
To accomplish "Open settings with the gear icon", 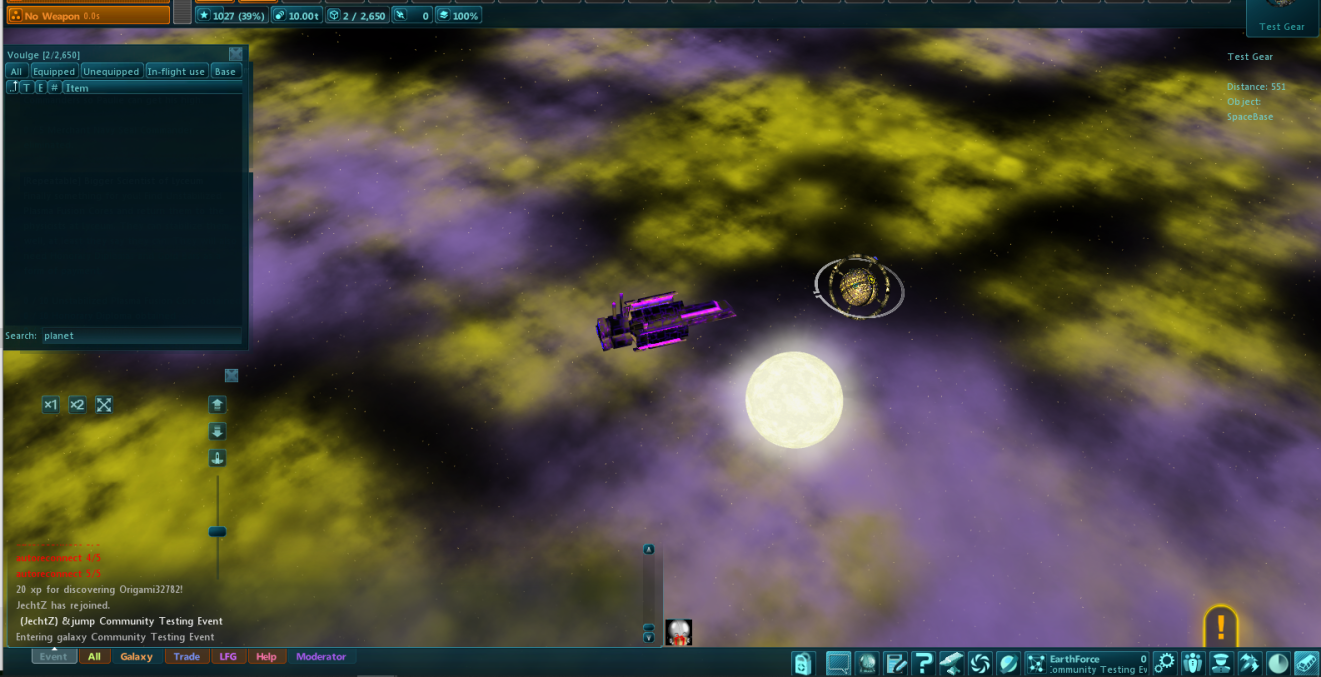I will click(1164, 663).
